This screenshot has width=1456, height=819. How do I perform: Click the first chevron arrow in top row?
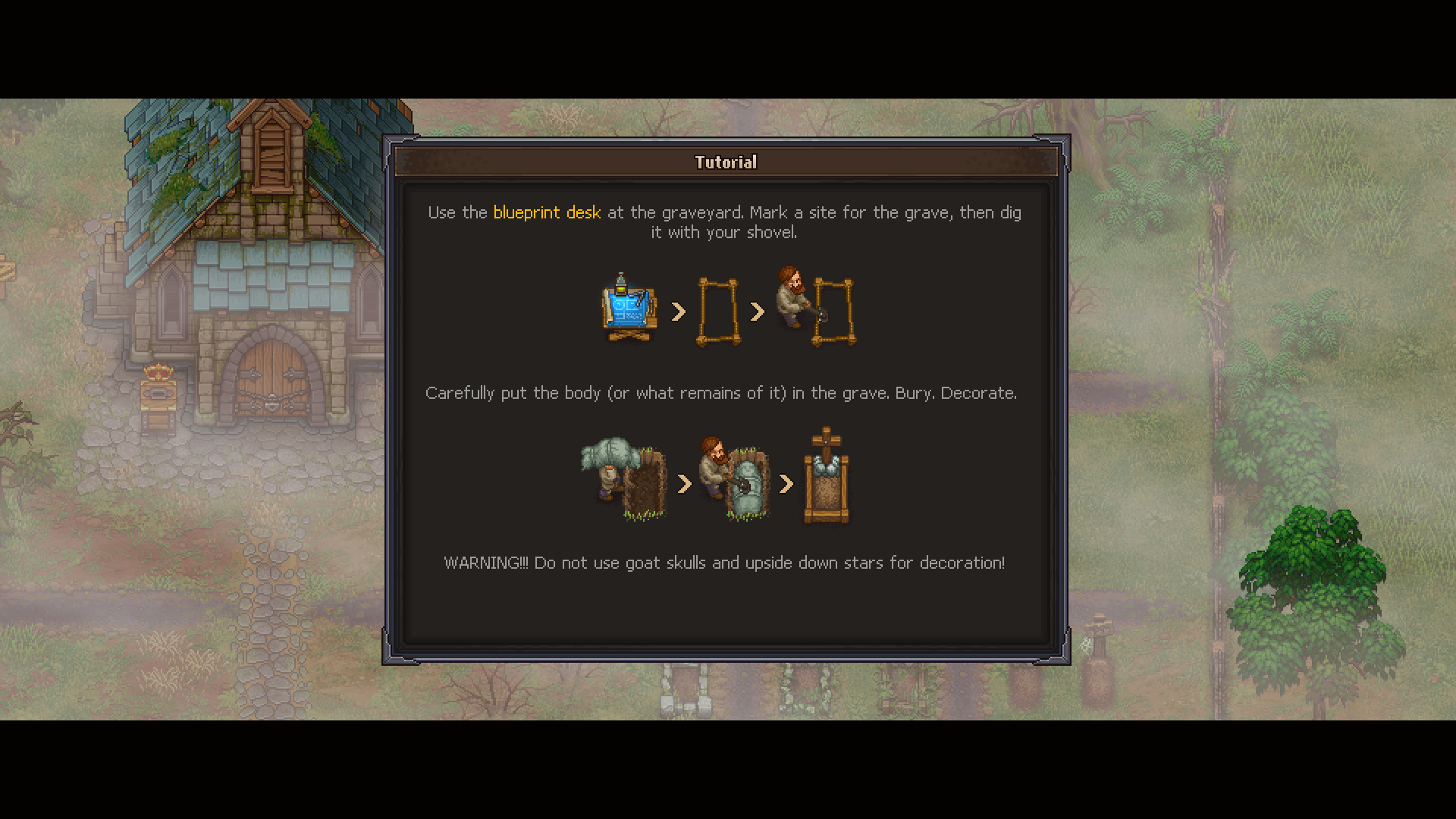tap(678, 311)
